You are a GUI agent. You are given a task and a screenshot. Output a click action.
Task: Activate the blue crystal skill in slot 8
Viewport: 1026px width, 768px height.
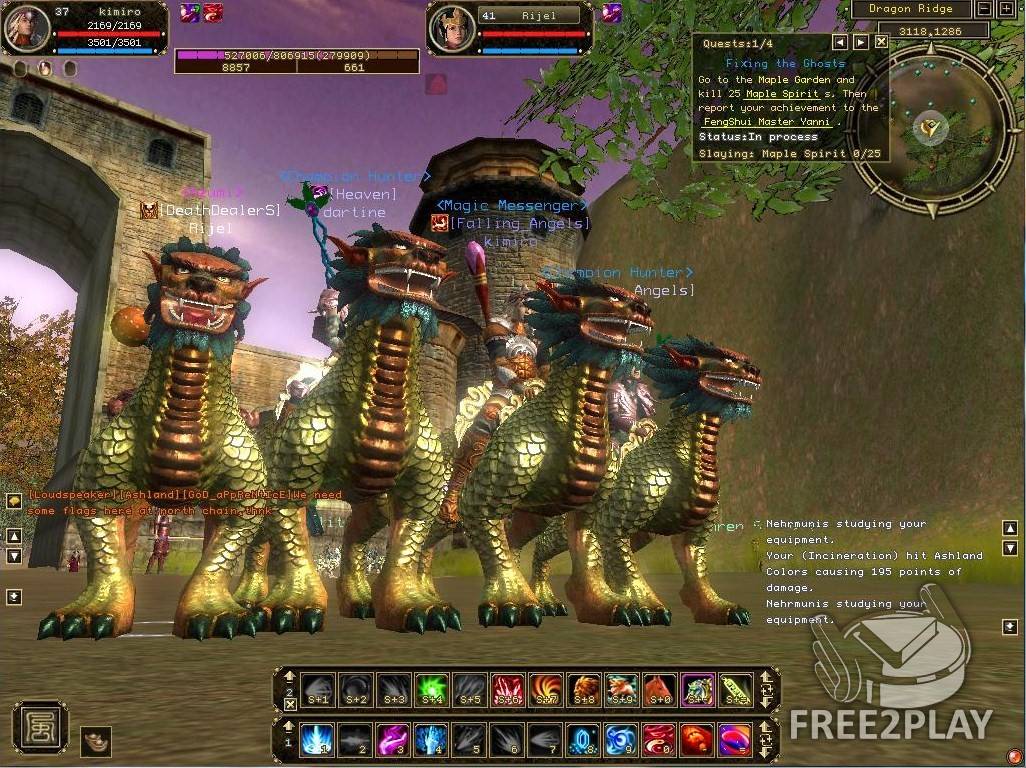coord(583,740)
